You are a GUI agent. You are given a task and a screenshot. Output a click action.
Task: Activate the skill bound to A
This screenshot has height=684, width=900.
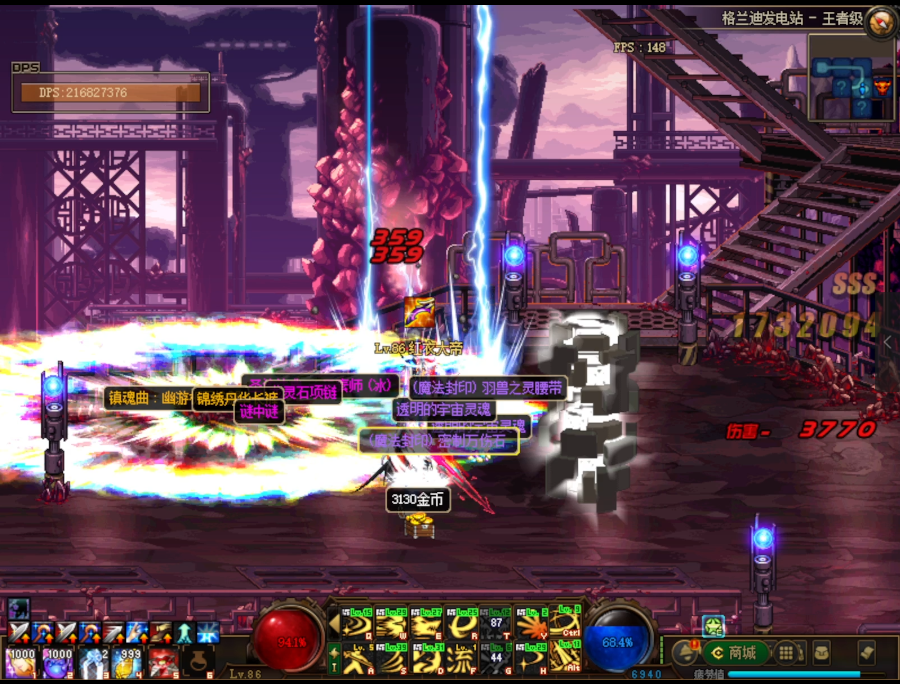(x=357, y=658)
